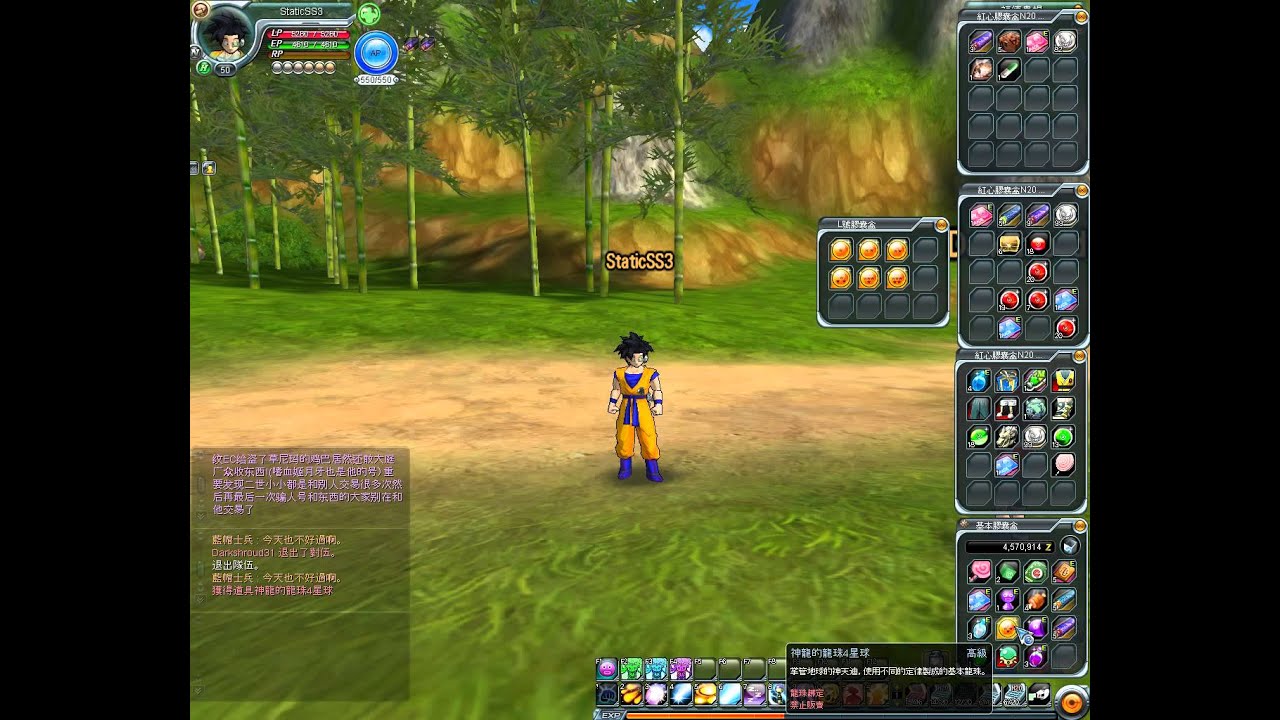
Task: Activate the pink face skill in F1 slot
Action: point(607,670)
